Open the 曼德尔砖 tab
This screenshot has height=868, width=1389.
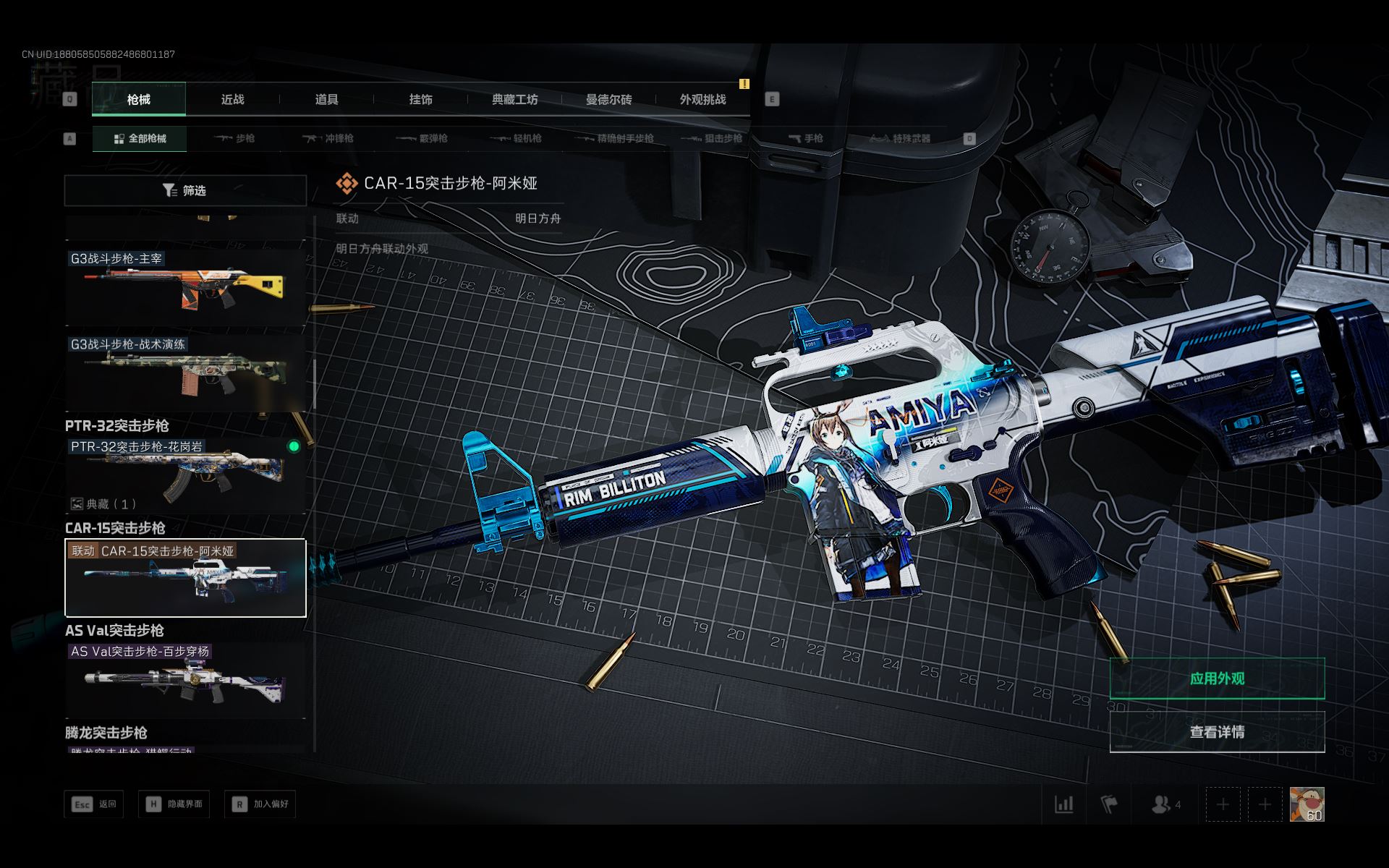click(608, 100)
